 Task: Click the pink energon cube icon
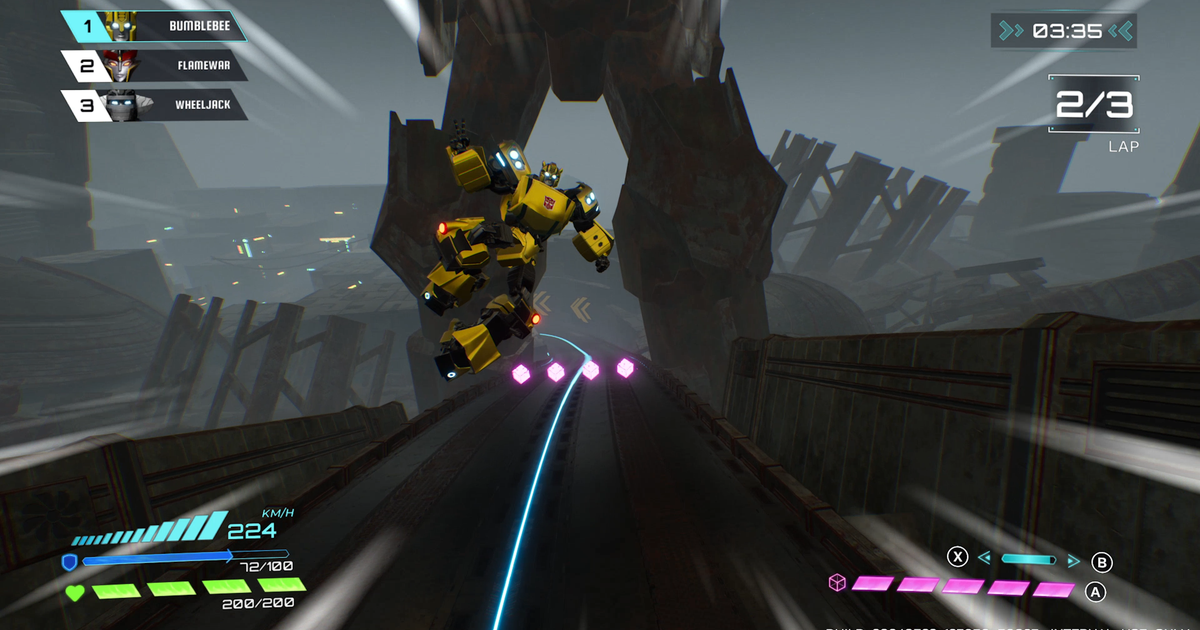point(837,583)
